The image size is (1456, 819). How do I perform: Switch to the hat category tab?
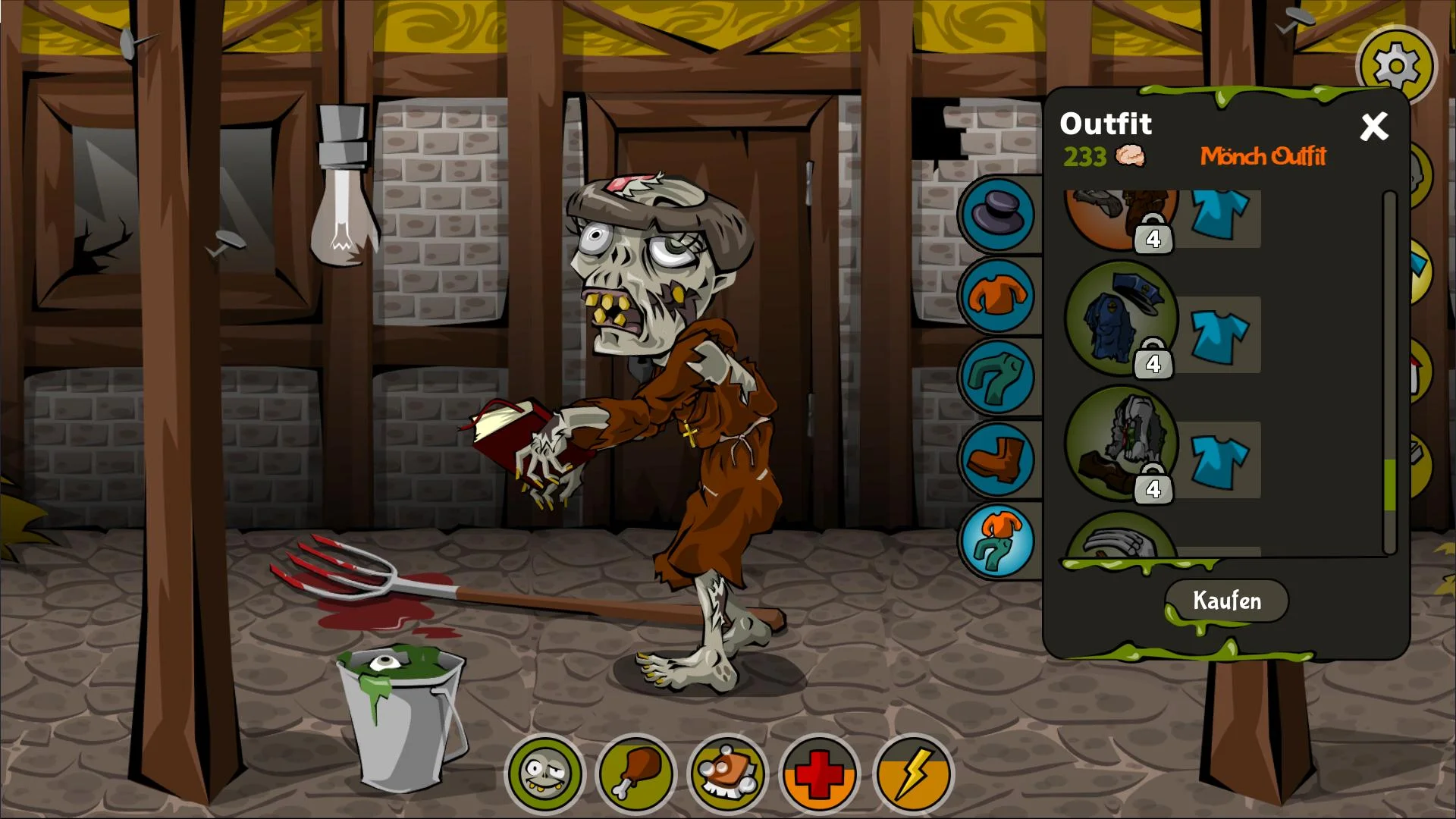[x=997, y=215]
